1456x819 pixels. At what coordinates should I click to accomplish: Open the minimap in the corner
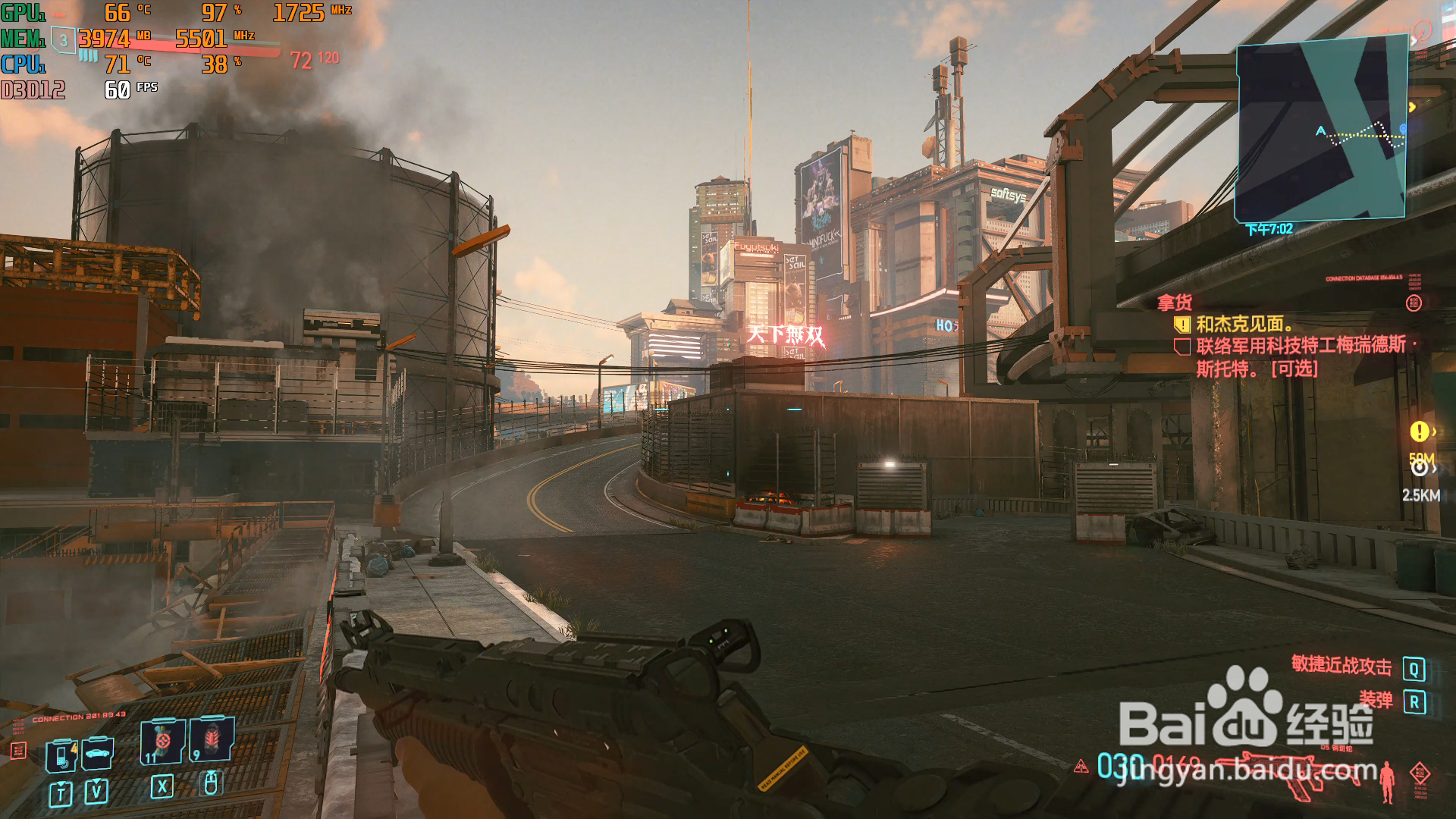point(1321,129)
